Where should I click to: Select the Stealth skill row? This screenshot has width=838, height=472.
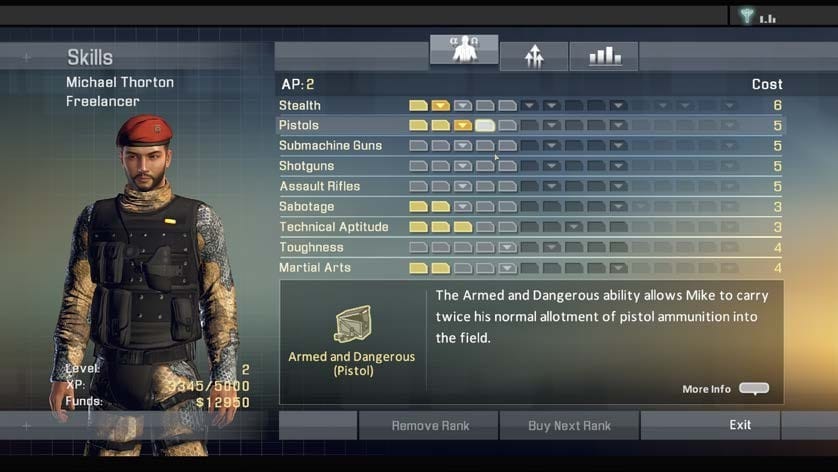pyautogui.click(x=300, y=105)
